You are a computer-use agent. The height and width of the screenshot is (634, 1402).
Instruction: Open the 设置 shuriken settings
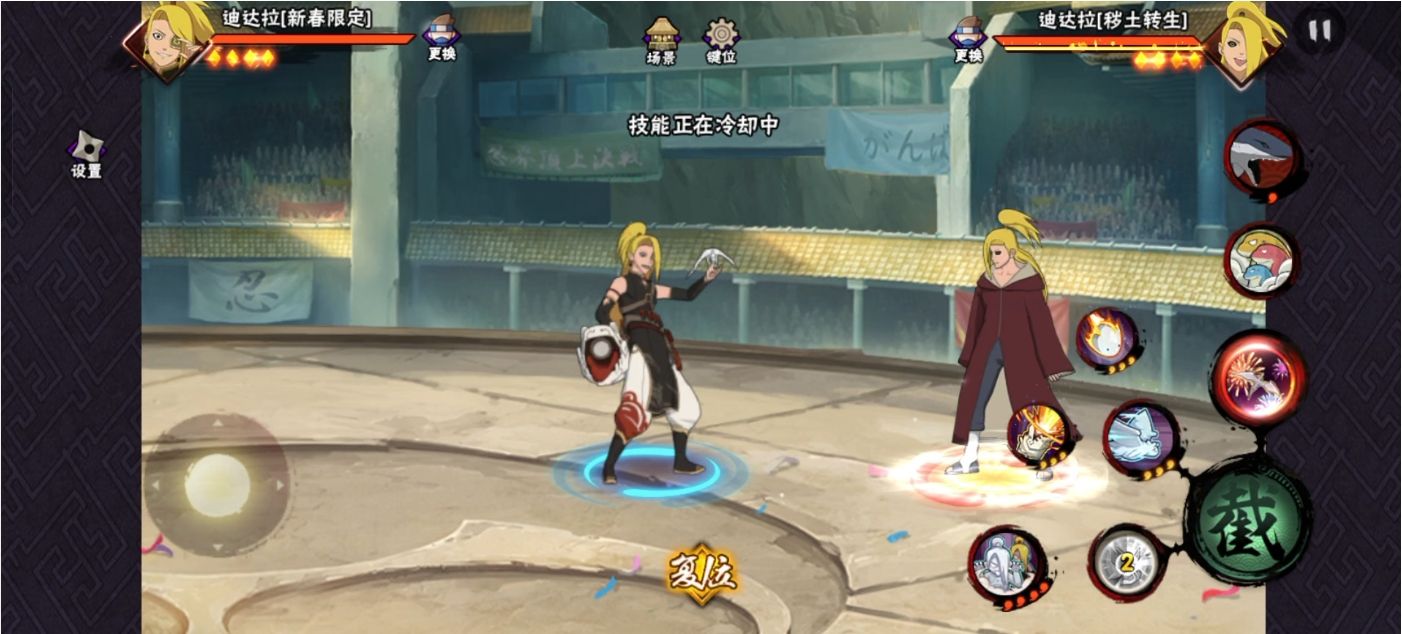click(86, 154)
